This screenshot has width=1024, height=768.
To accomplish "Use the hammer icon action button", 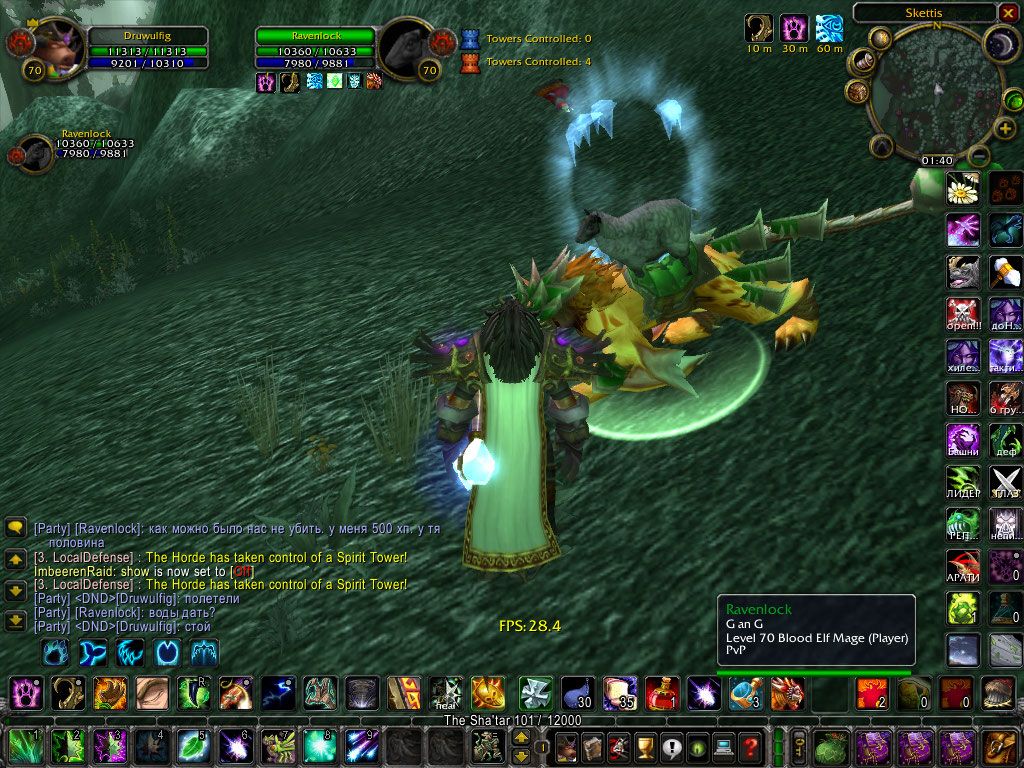I will click(x=1005, y=272).
